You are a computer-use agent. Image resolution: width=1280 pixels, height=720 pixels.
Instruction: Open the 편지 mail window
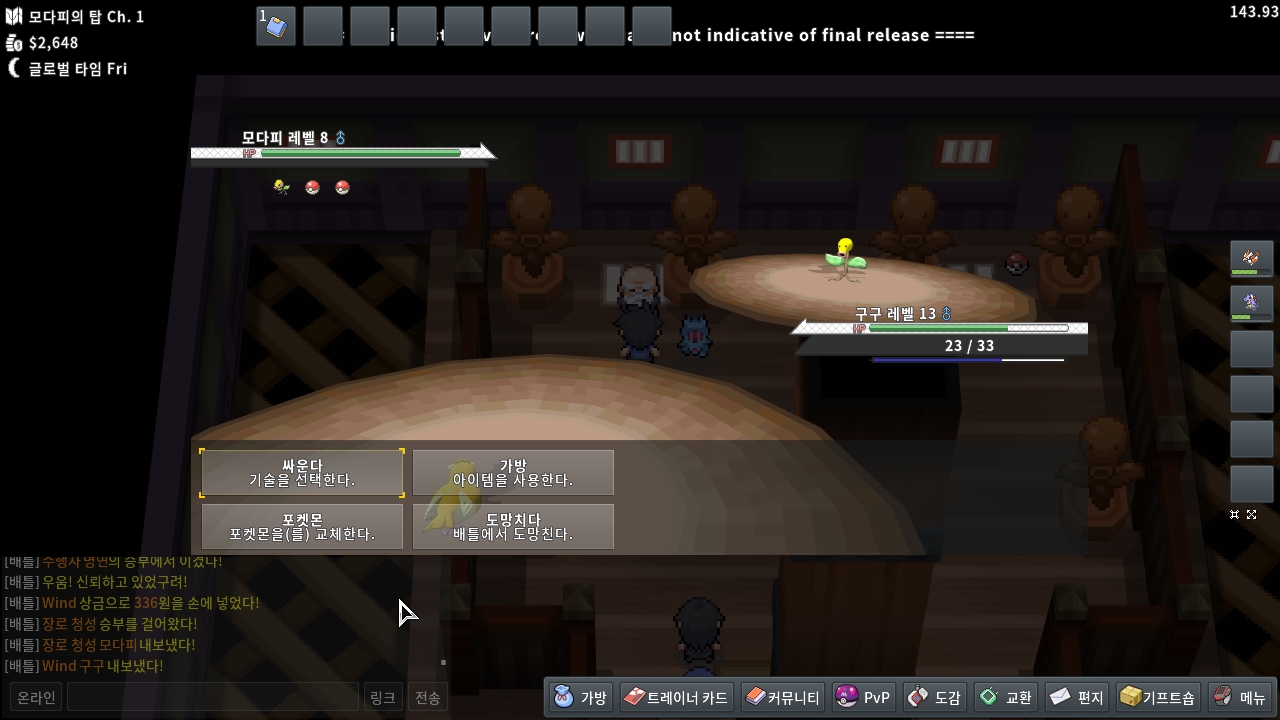tap(1077, 697)
